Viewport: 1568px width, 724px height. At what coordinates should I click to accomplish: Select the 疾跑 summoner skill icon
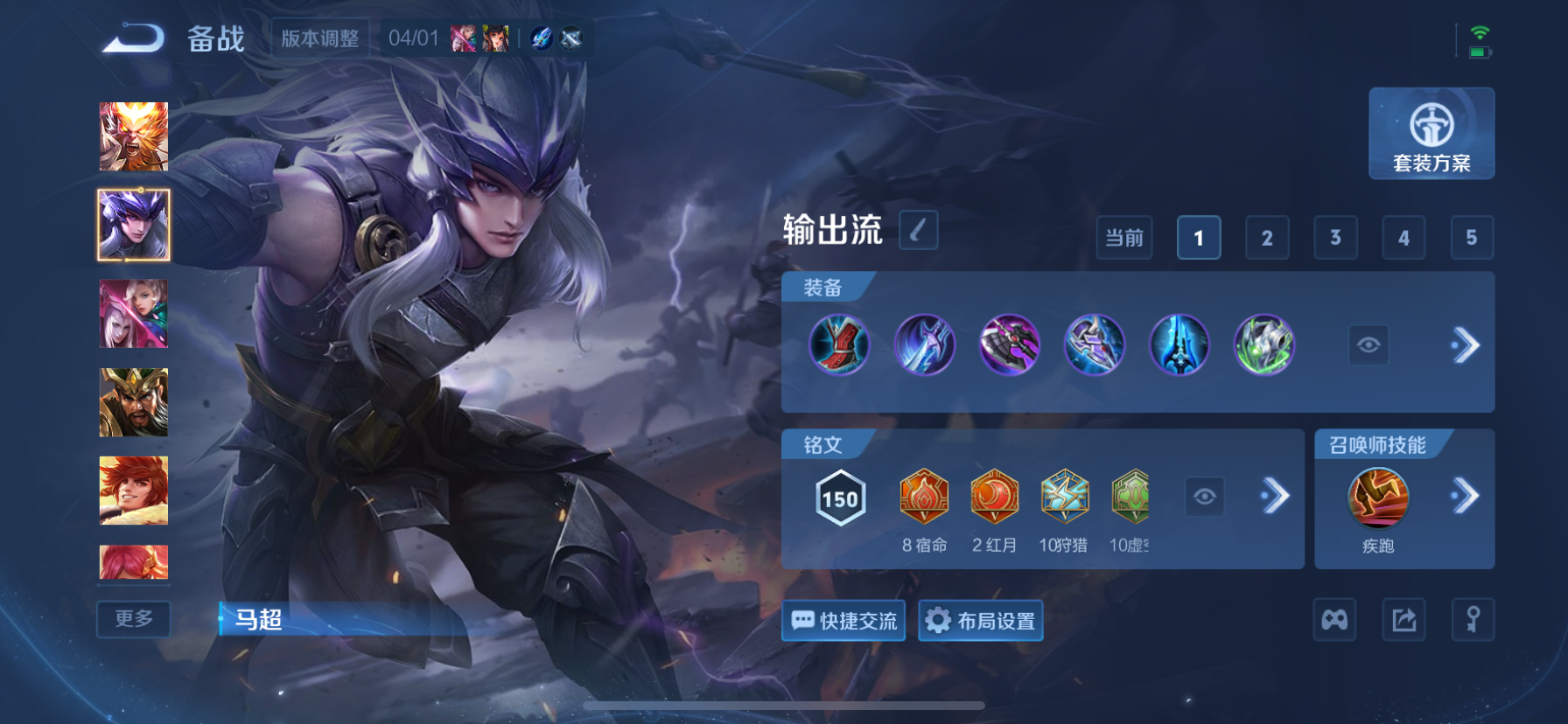pyautogui.click(x=1375, y=498)
